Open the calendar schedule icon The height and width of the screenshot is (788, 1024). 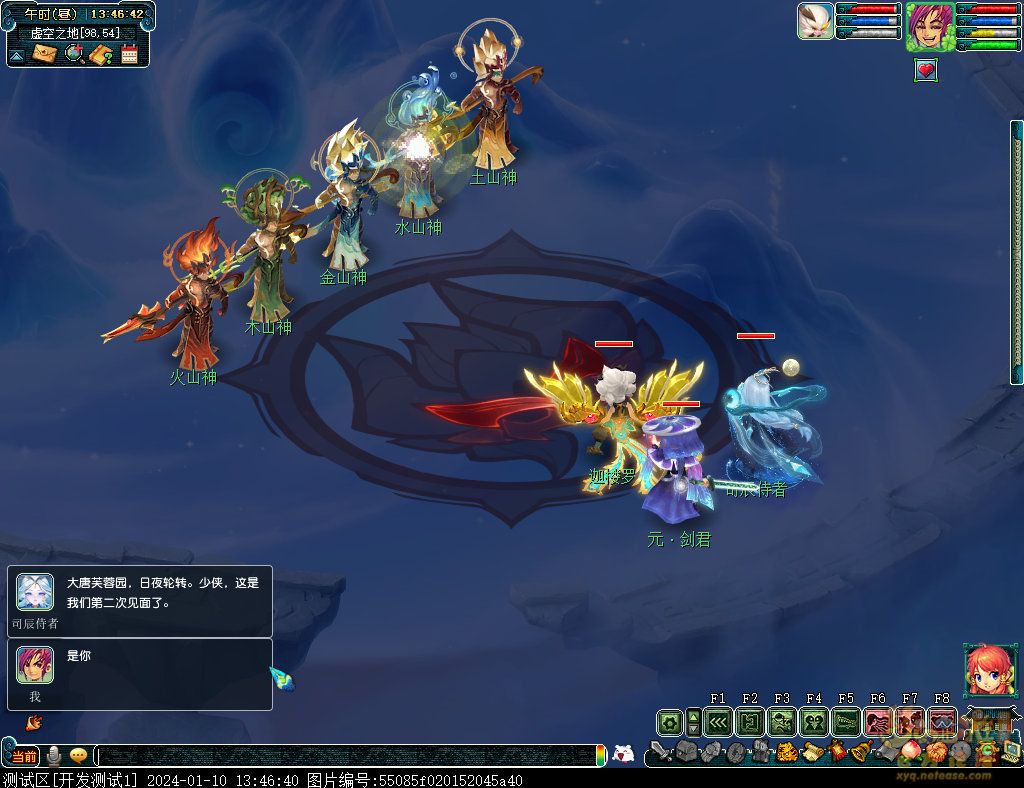coord(129,54)
